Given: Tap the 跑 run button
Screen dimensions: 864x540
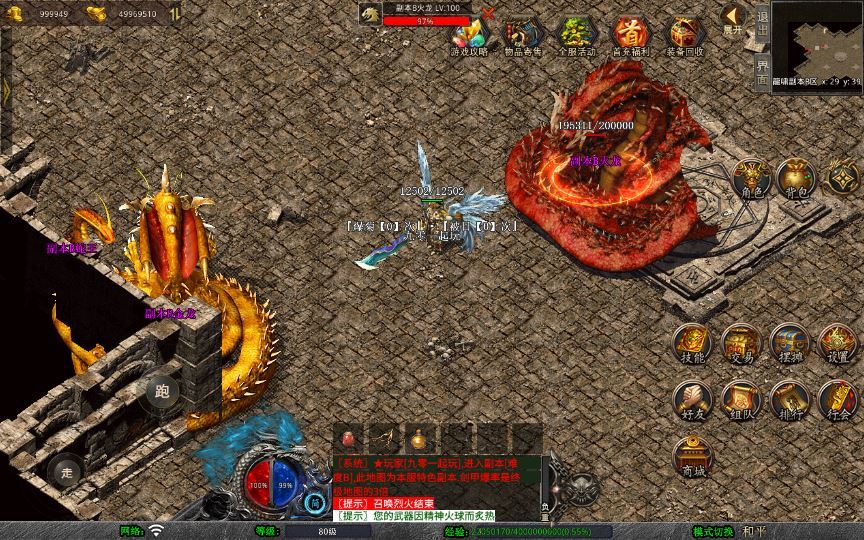Looking at the screenshot, I should click(x=163, y=391).
